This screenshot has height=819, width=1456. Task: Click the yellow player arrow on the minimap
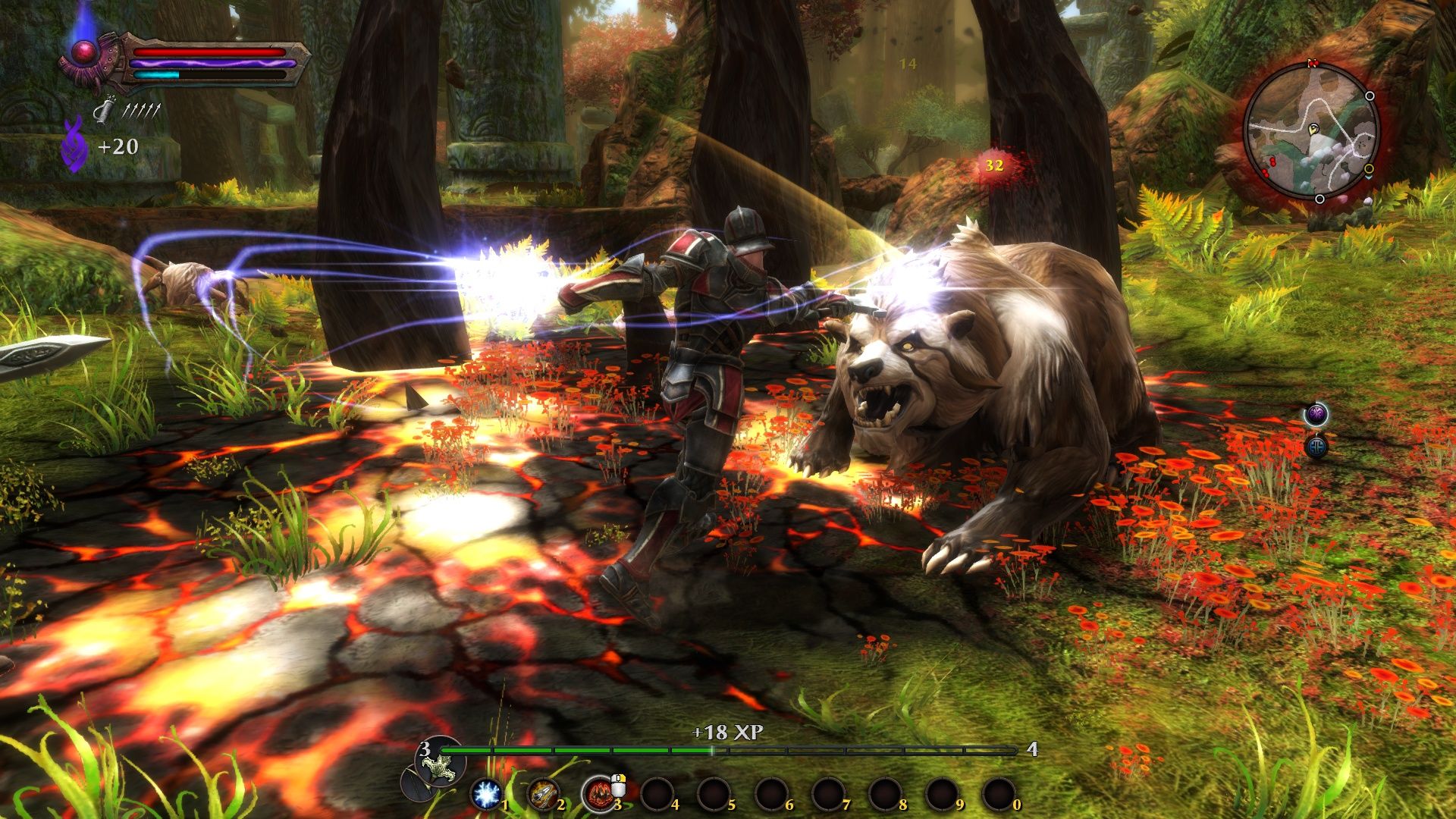point(1313,130)
